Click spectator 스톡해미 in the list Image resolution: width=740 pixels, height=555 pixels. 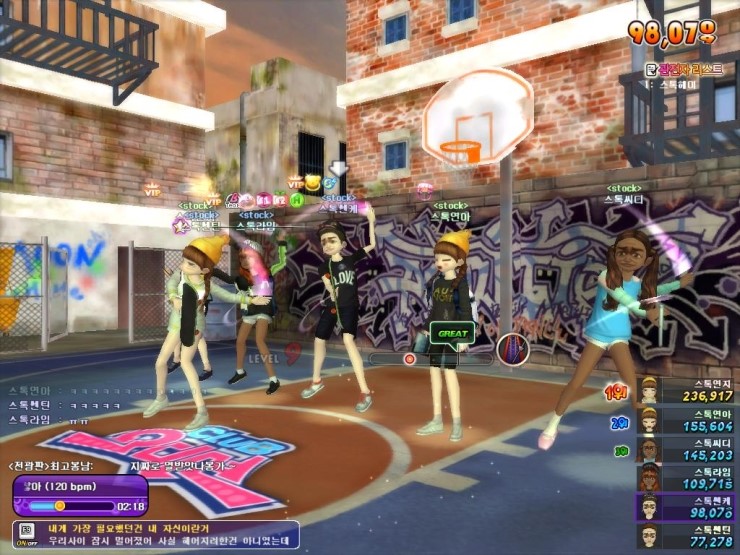(x=680, y=85)
